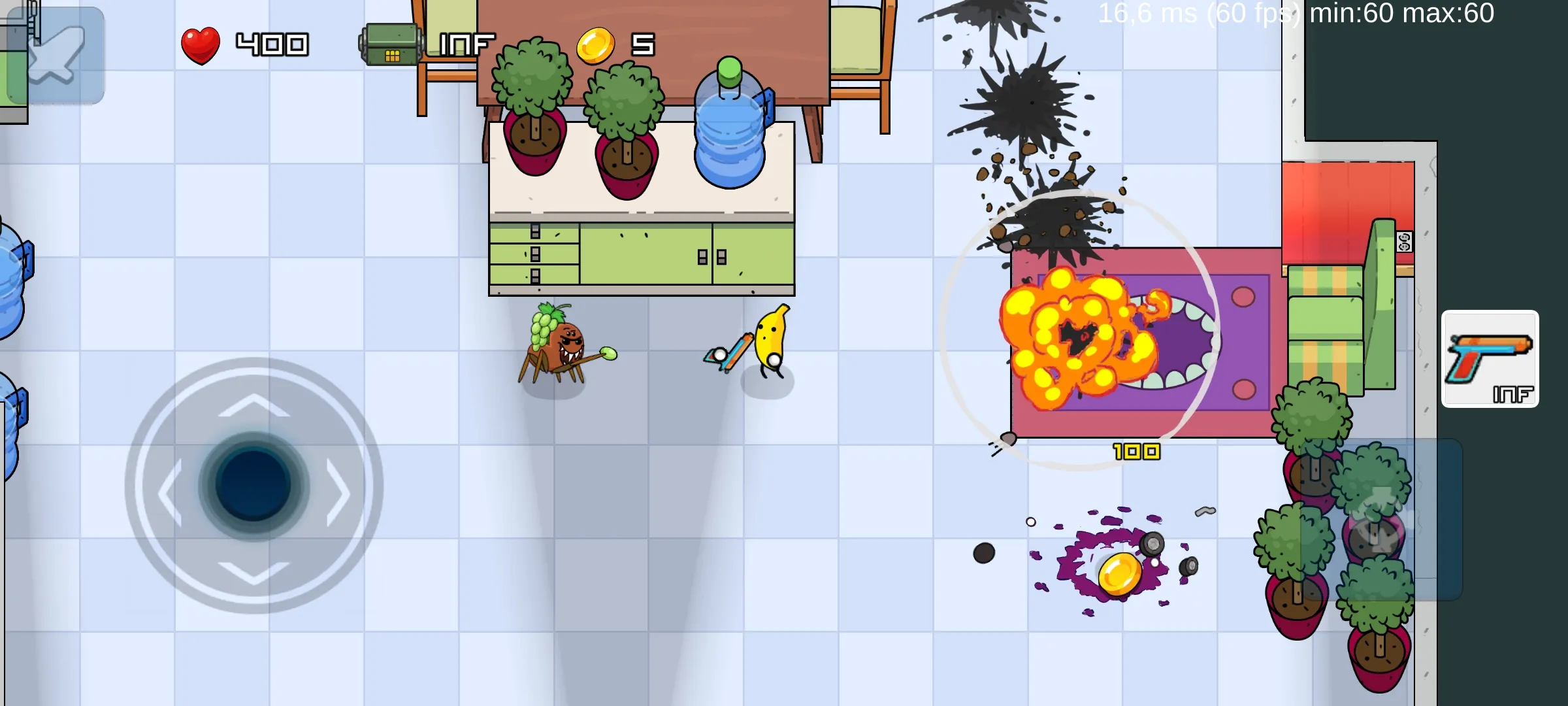Tap the gold coin currency icon
Viewport: 1568px width, 706px height.
[595, 46]
